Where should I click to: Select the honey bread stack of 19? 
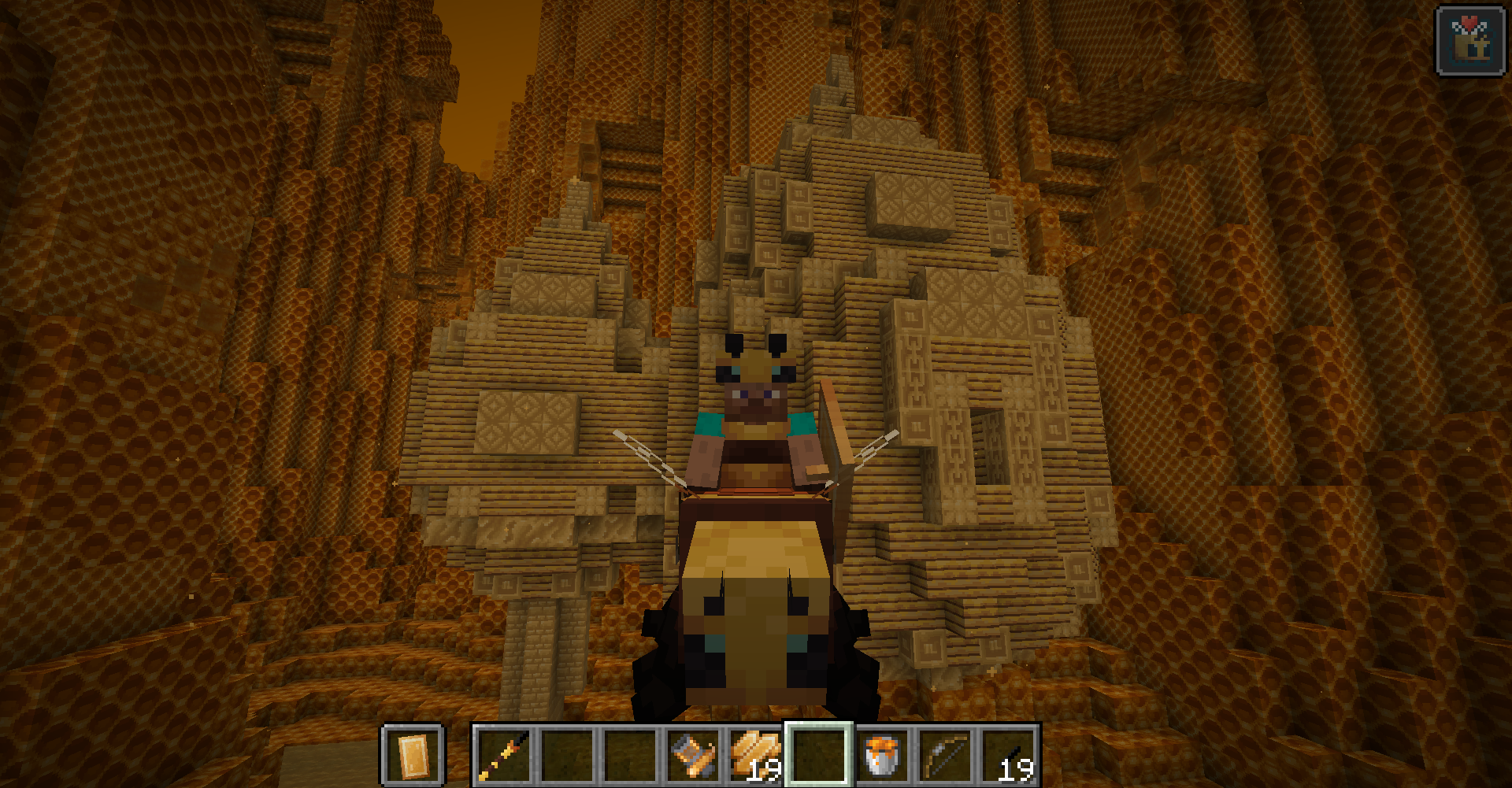756,756
